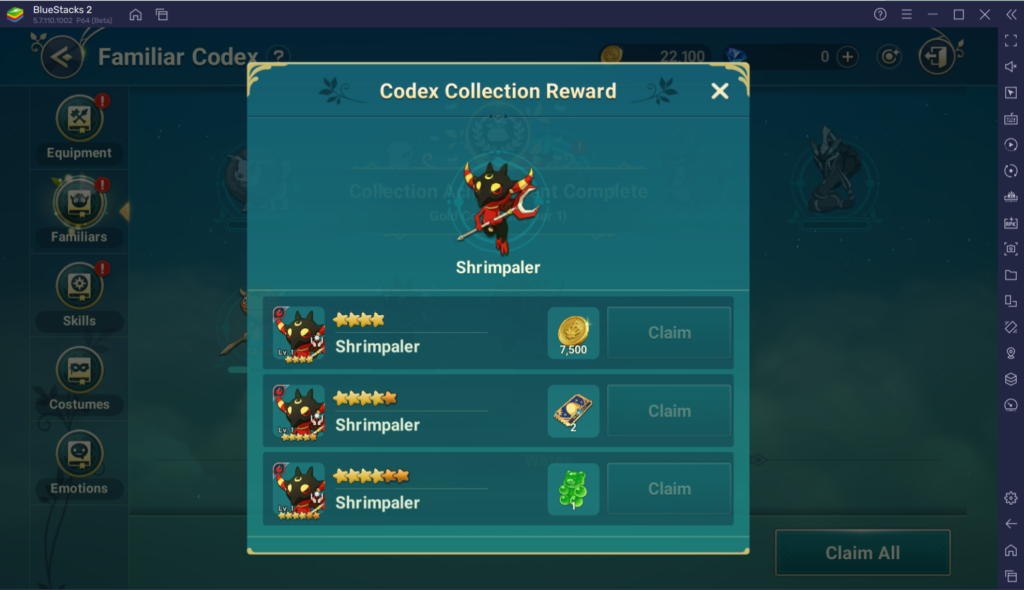
Task: Claim the 7,500 gold reward
Action: tap(669, 333)
